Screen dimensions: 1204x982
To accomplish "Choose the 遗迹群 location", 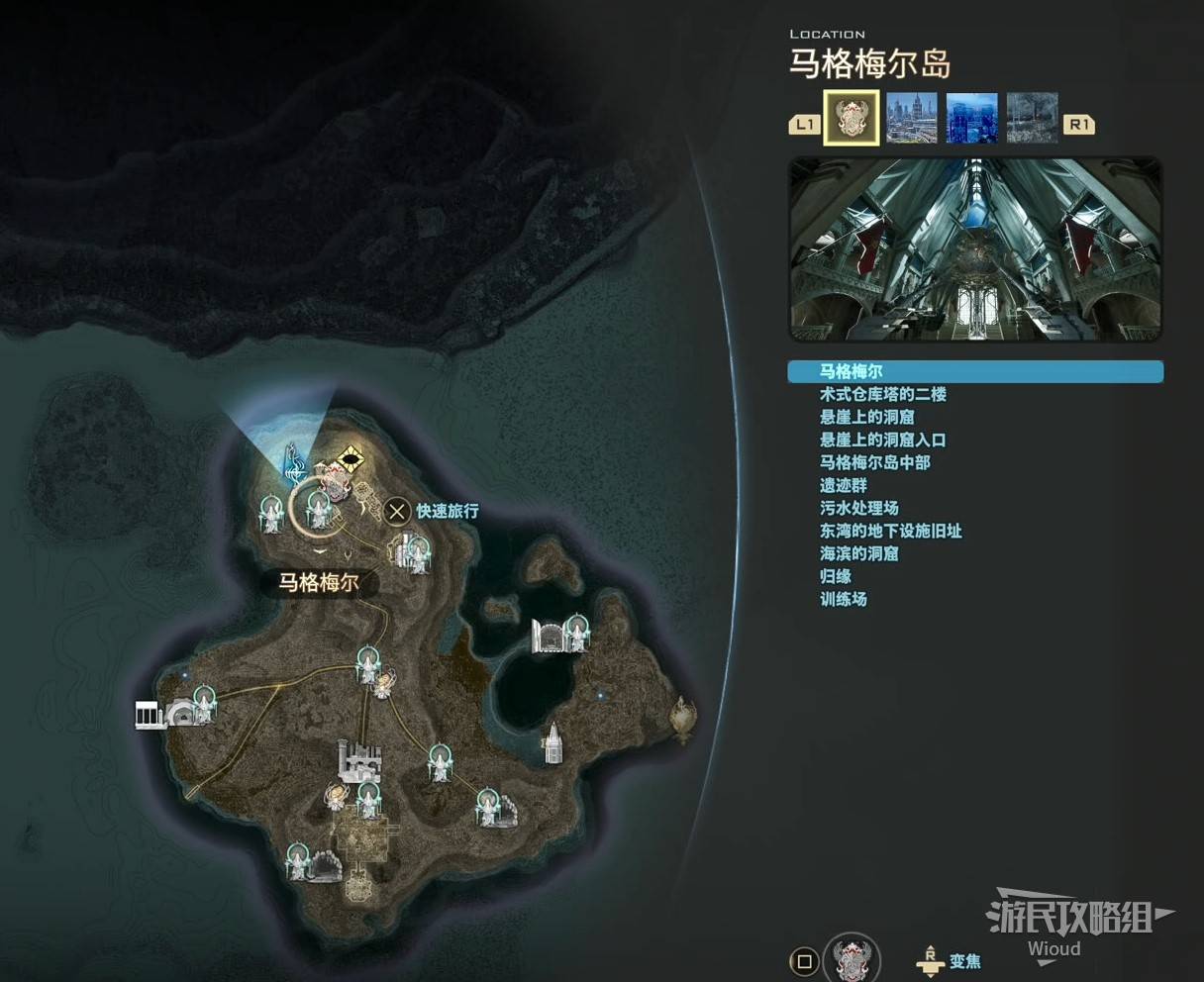I will (x=843, y=486).
